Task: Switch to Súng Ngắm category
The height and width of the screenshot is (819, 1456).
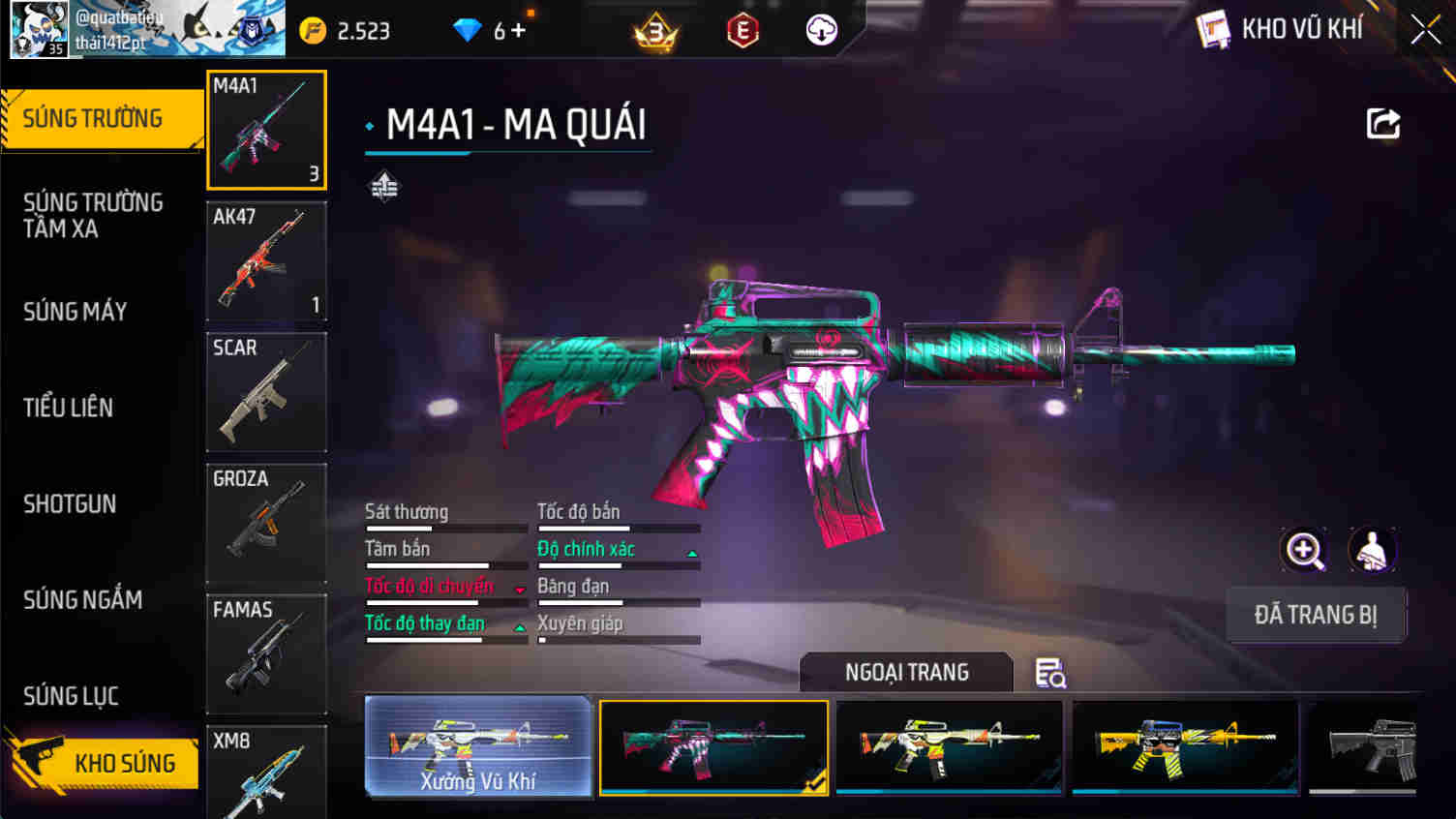Action: pyautogui.click(x=83, y=599)
